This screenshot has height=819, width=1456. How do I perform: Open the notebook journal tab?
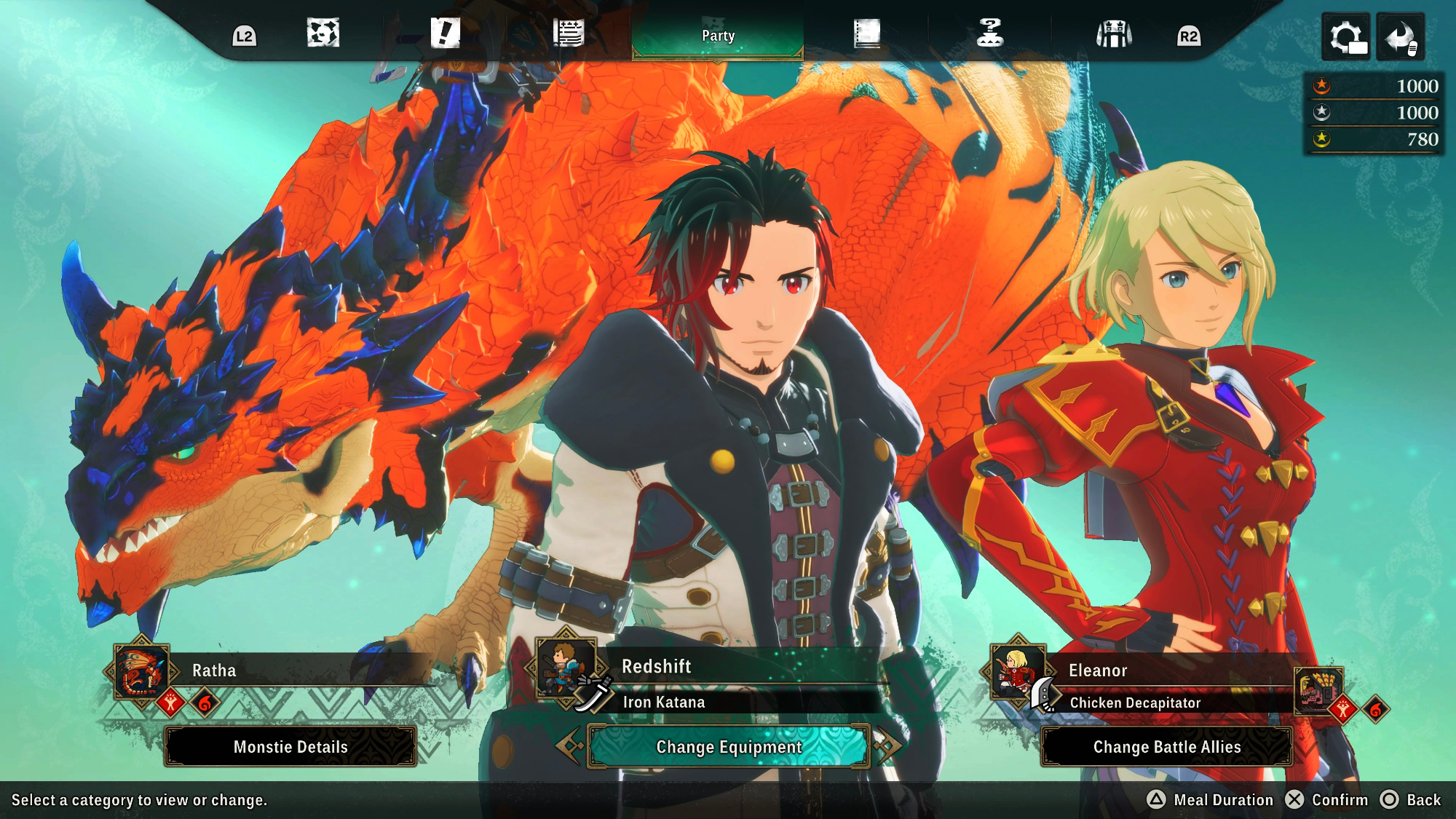866,33
